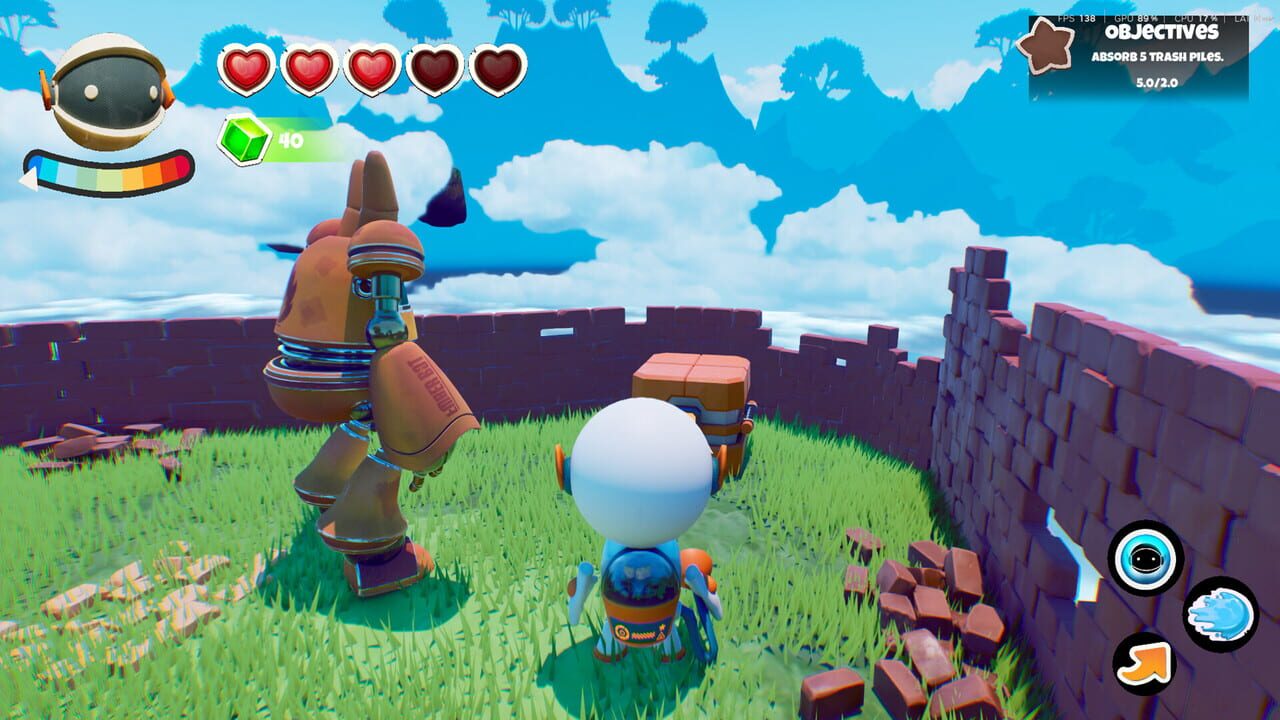The height and width of the screenshot is (720, 1280).
Task: Open the Objectives header
Action: pyautogui.click(x=1163, y=32)
